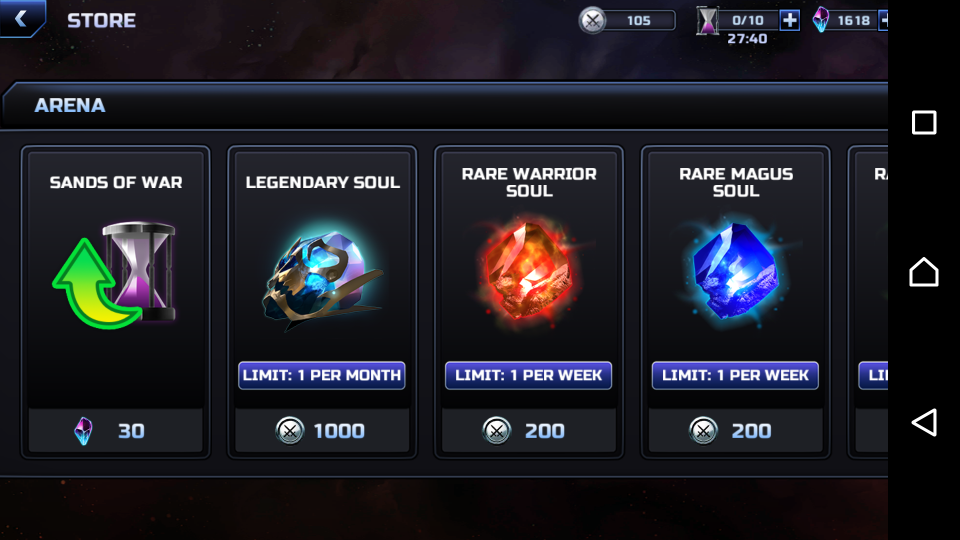Open the Rare Magus Soul offer
This screenshot has width=960, height=540.
(x=735, y=270)
